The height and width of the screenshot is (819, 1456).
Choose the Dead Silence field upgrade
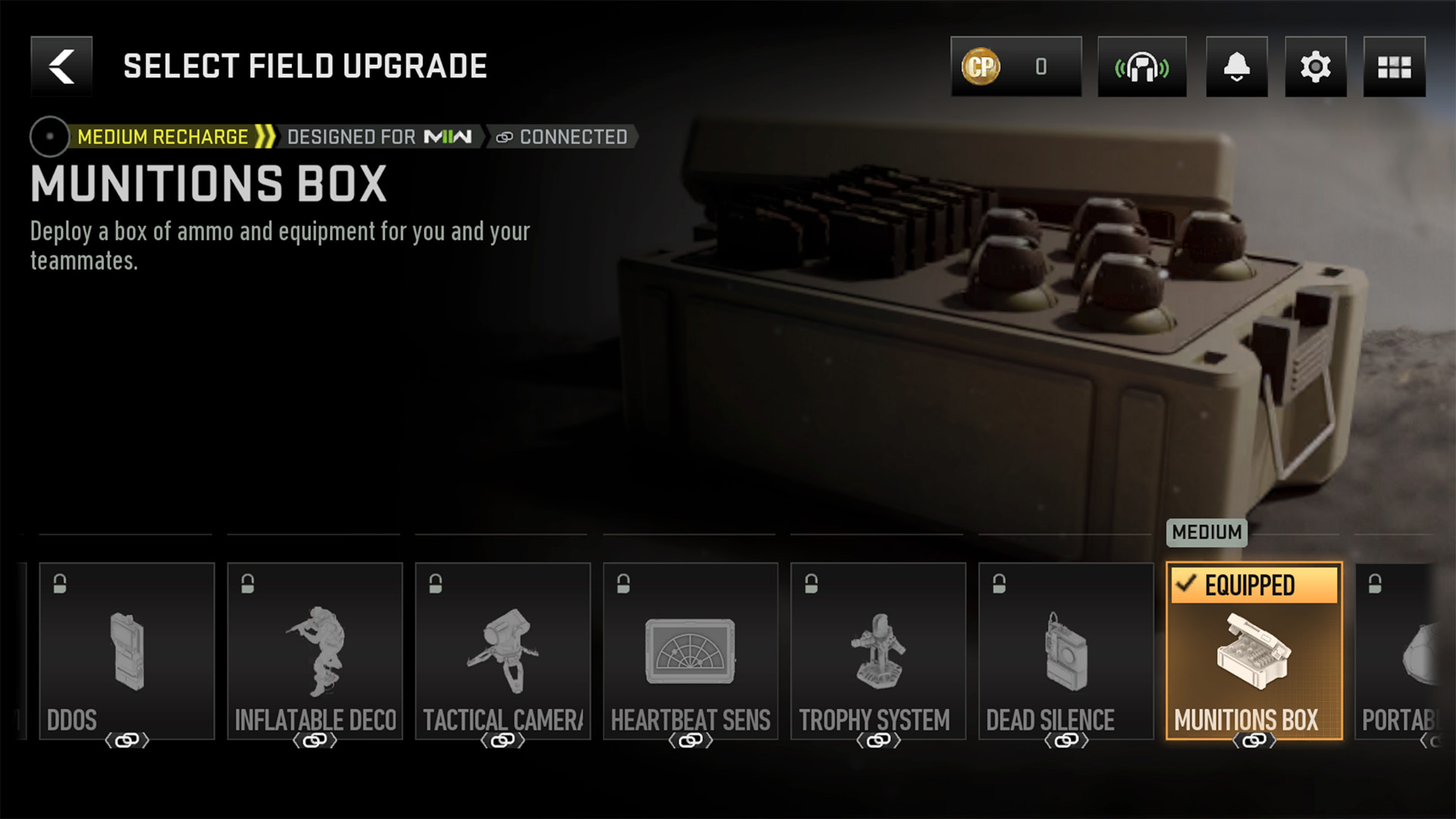pyautogui.click(x=1066, y=651)
